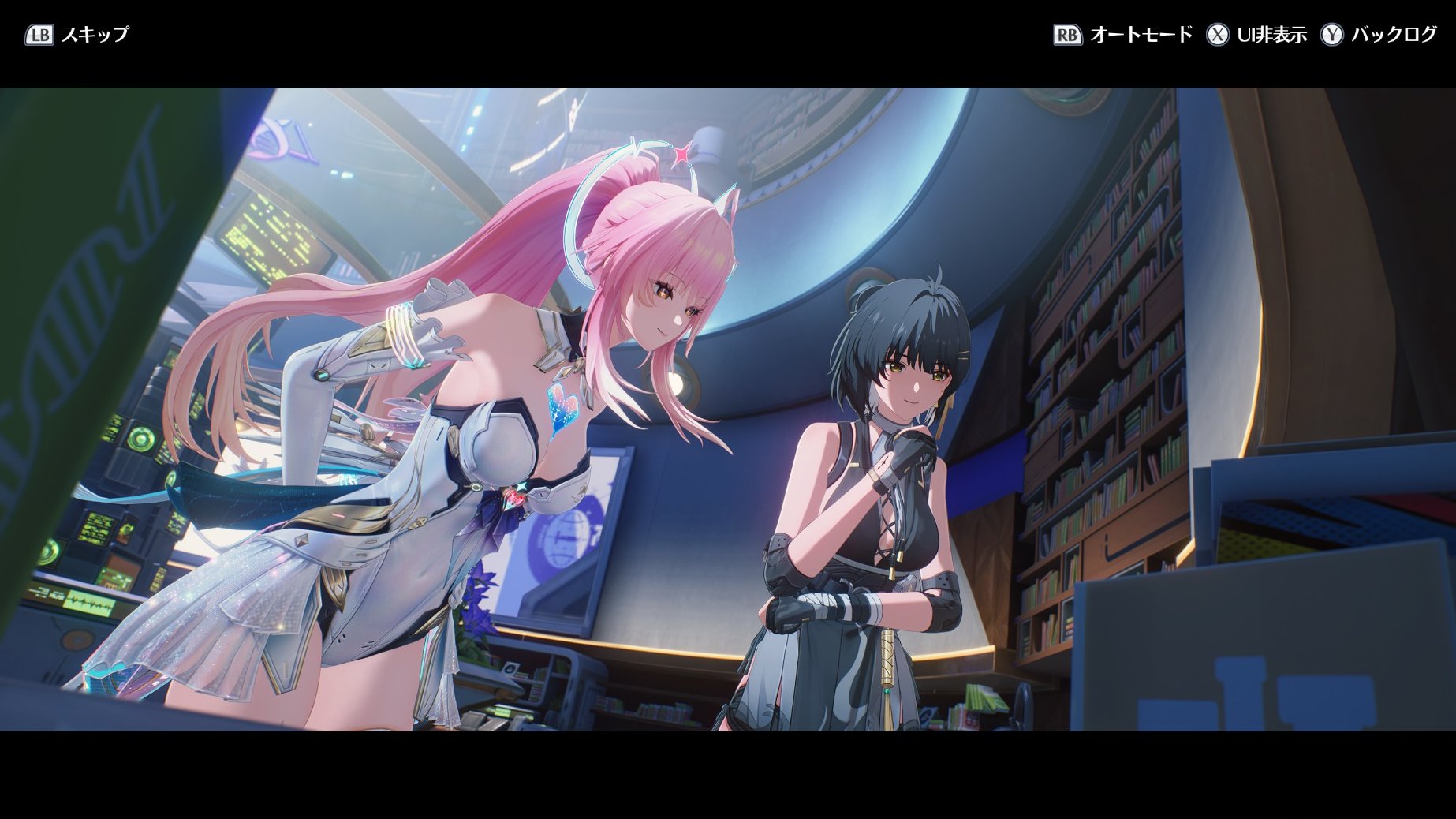Skip the cutscene via スキップ
The width and height of the screenshot is (1456, 819).
tap(77, 35)
